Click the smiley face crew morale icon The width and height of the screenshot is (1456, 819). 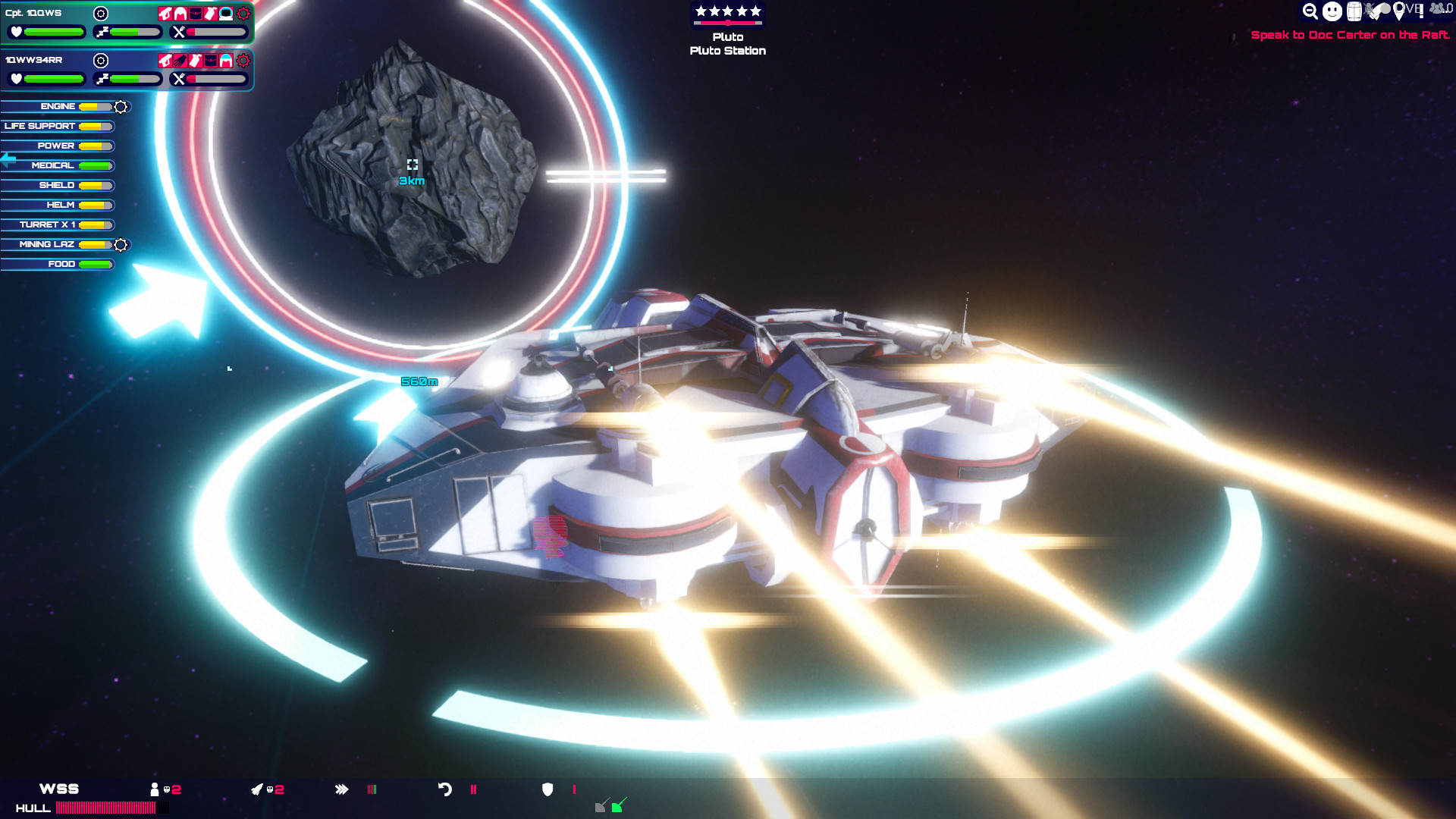[x=1331, y=11]
